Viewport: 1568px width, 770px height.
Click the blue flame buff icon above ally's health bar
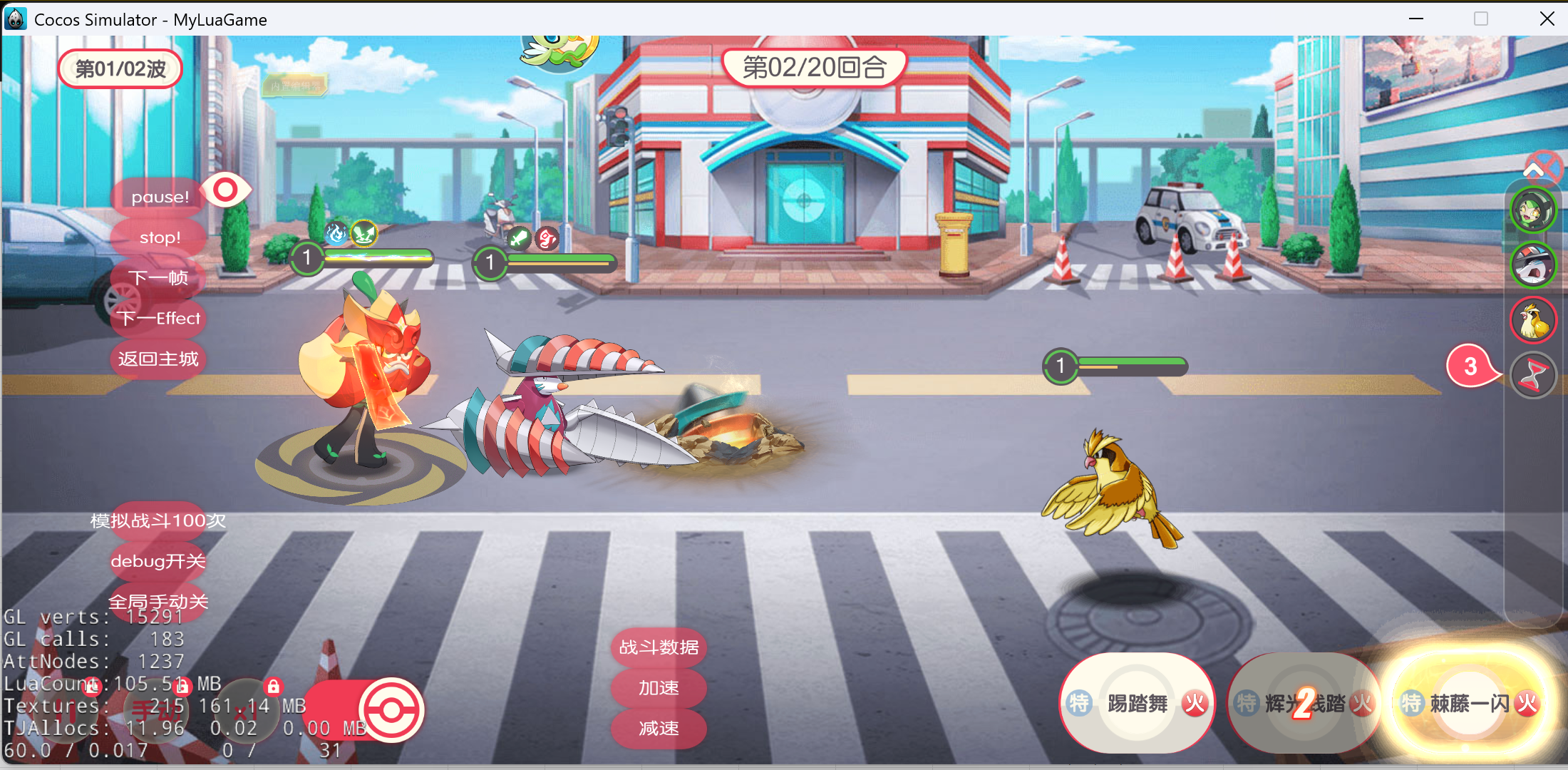tap(335, 234)
